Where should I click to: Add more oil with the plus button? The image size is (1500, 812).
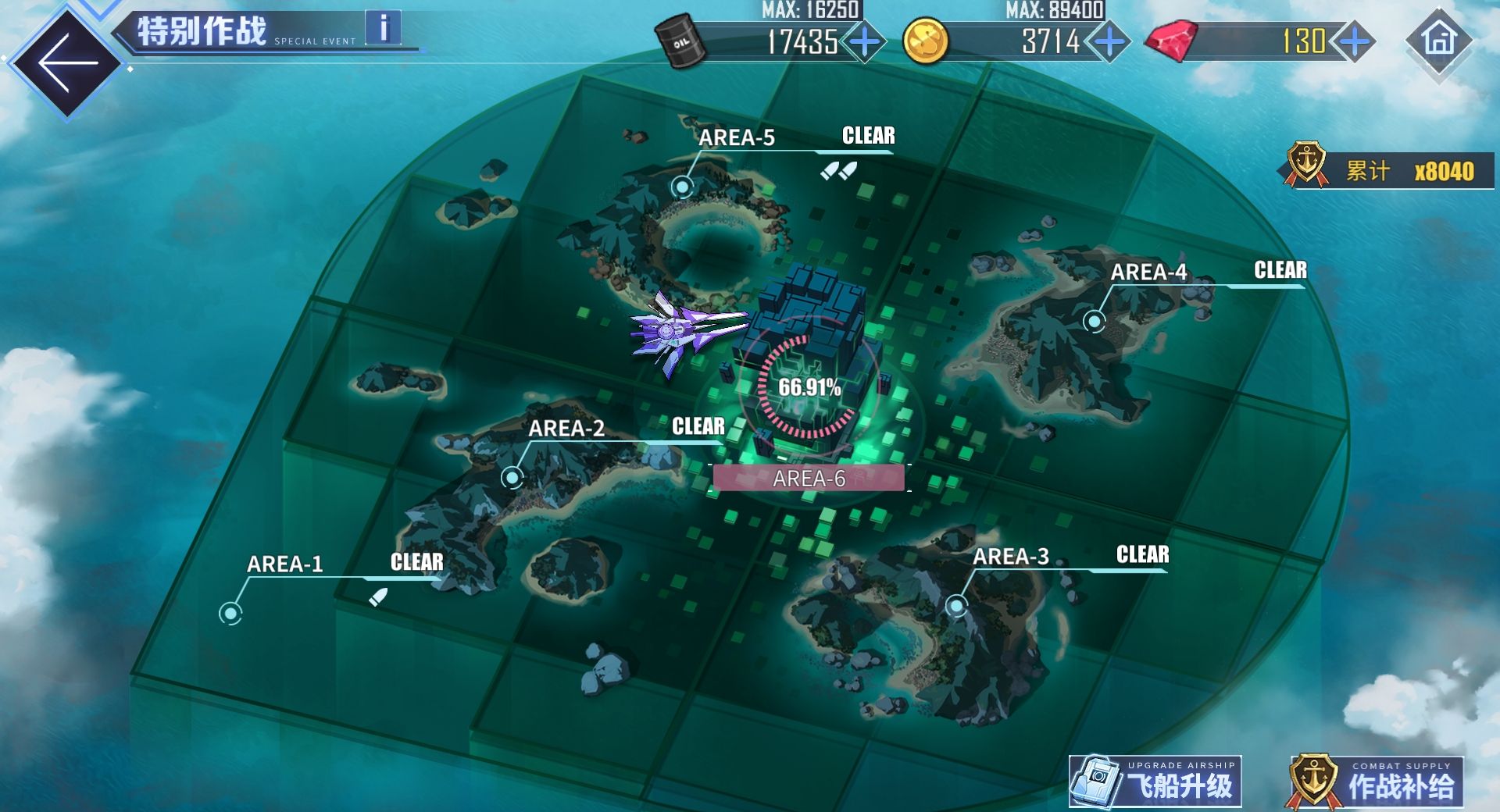[x=865, y=41]
